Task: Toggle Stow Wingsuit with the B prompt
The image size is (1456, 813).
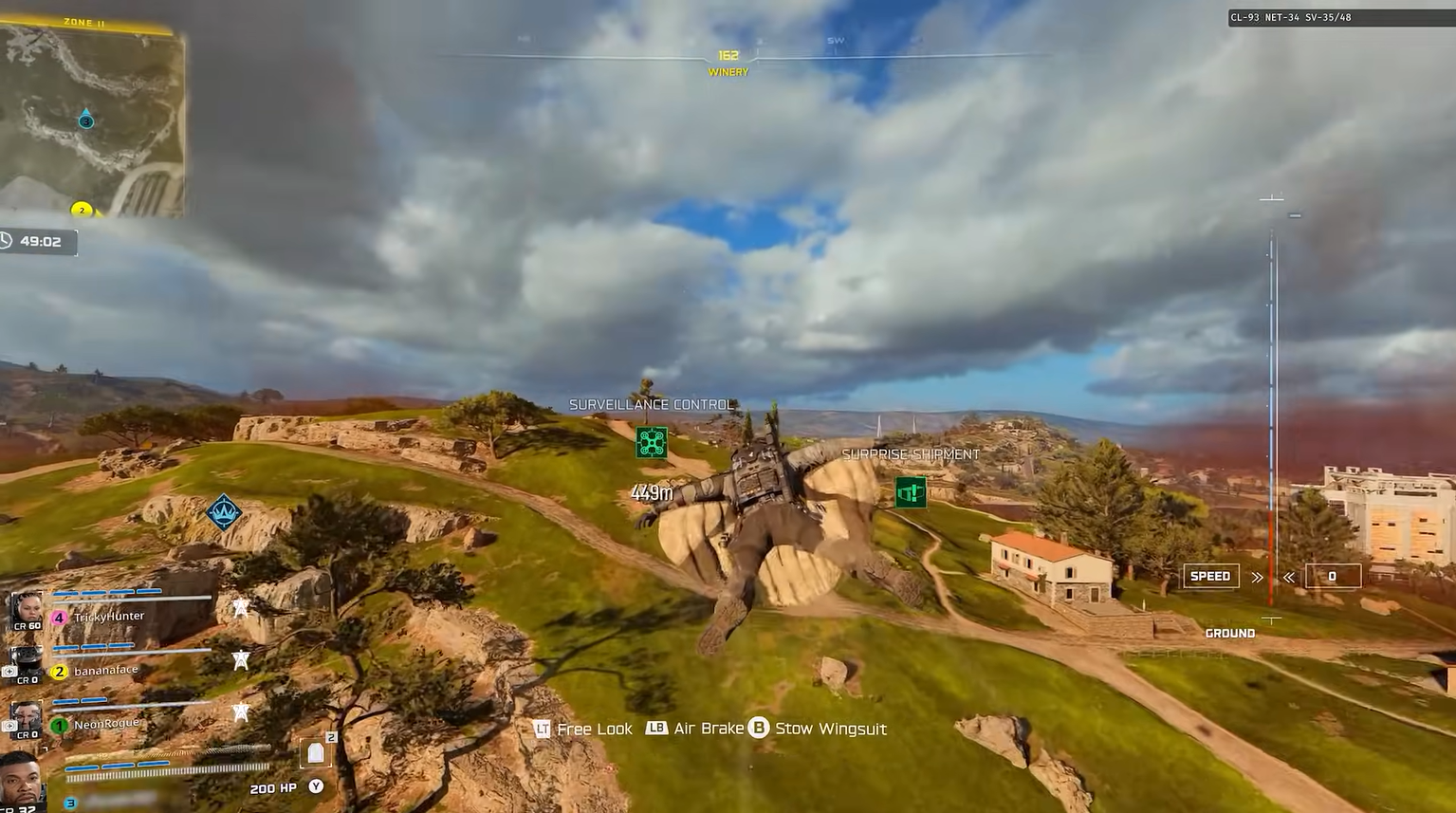Action: pyautogui.click(x=757, y=729)
